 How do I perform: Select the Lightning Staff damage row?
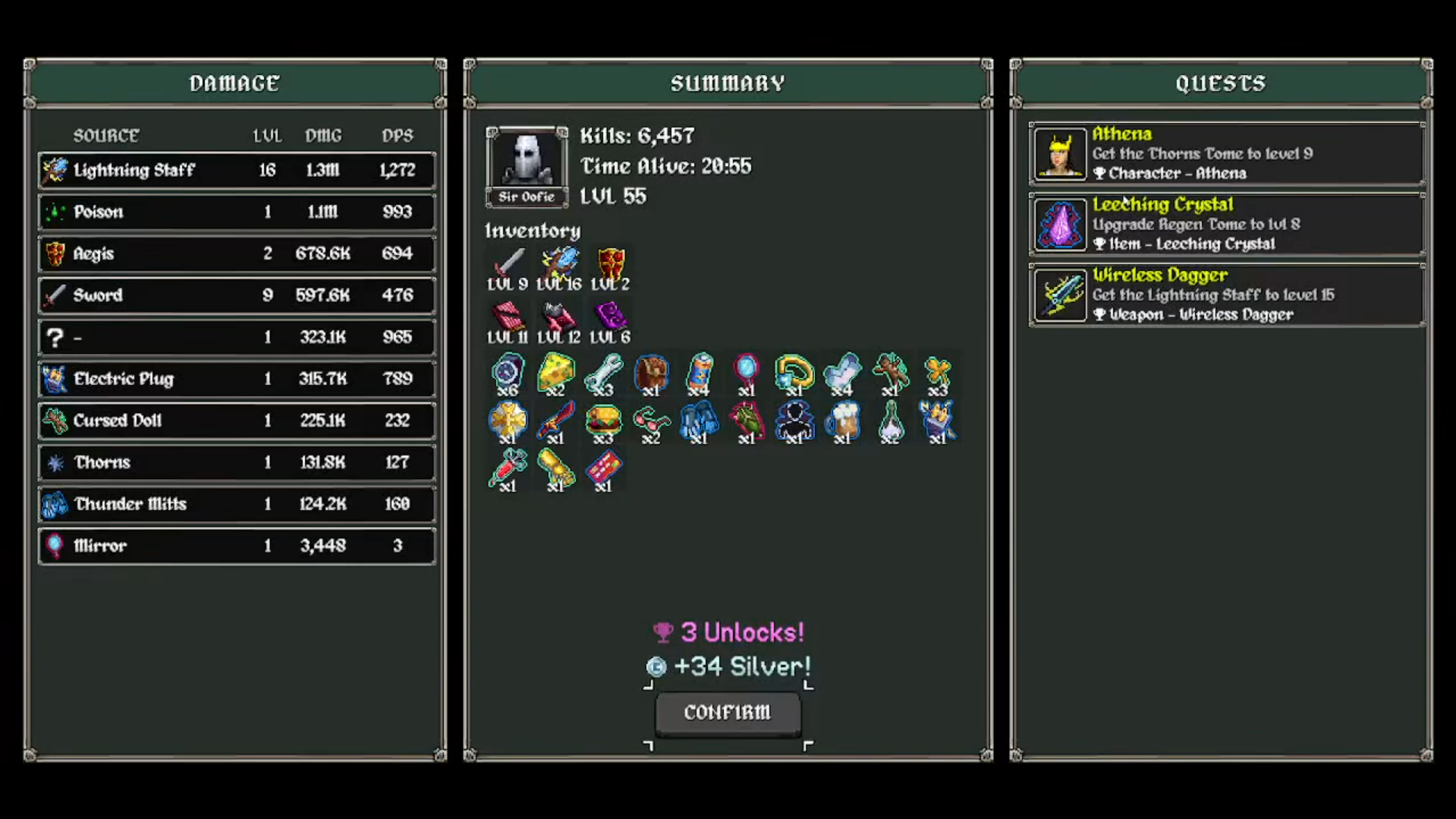(237, 170)
